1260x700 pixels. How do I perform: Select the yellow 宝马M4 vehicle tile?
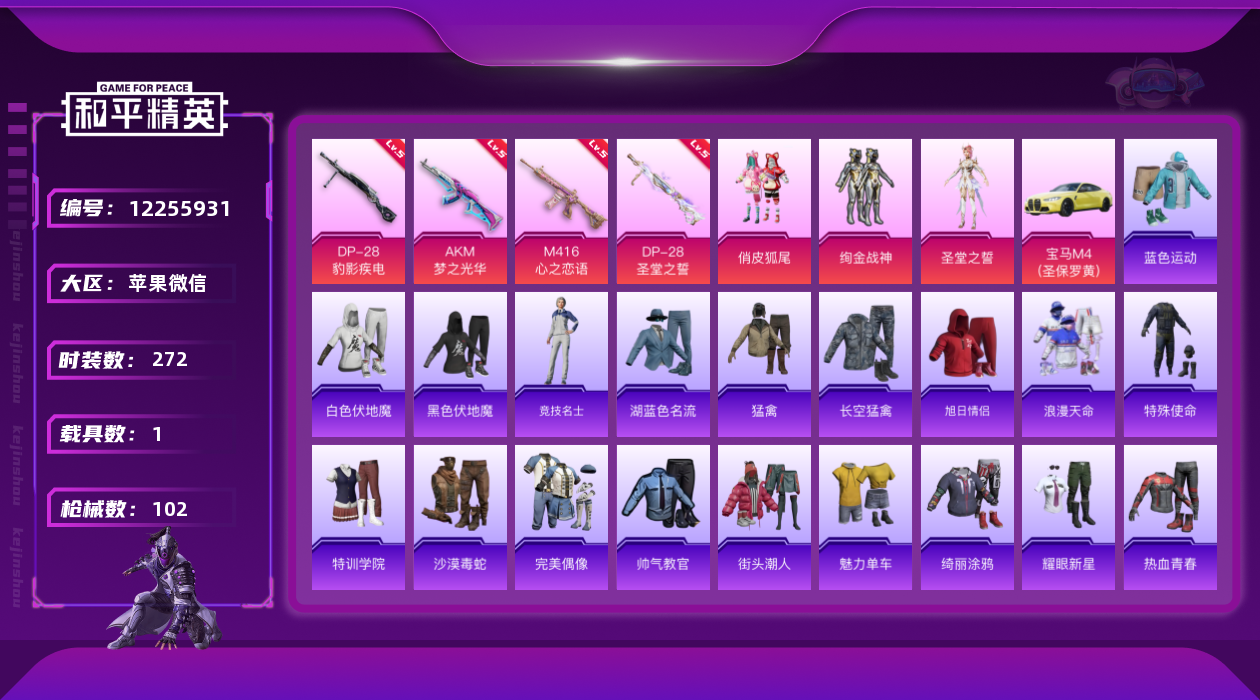point(1068,210)
